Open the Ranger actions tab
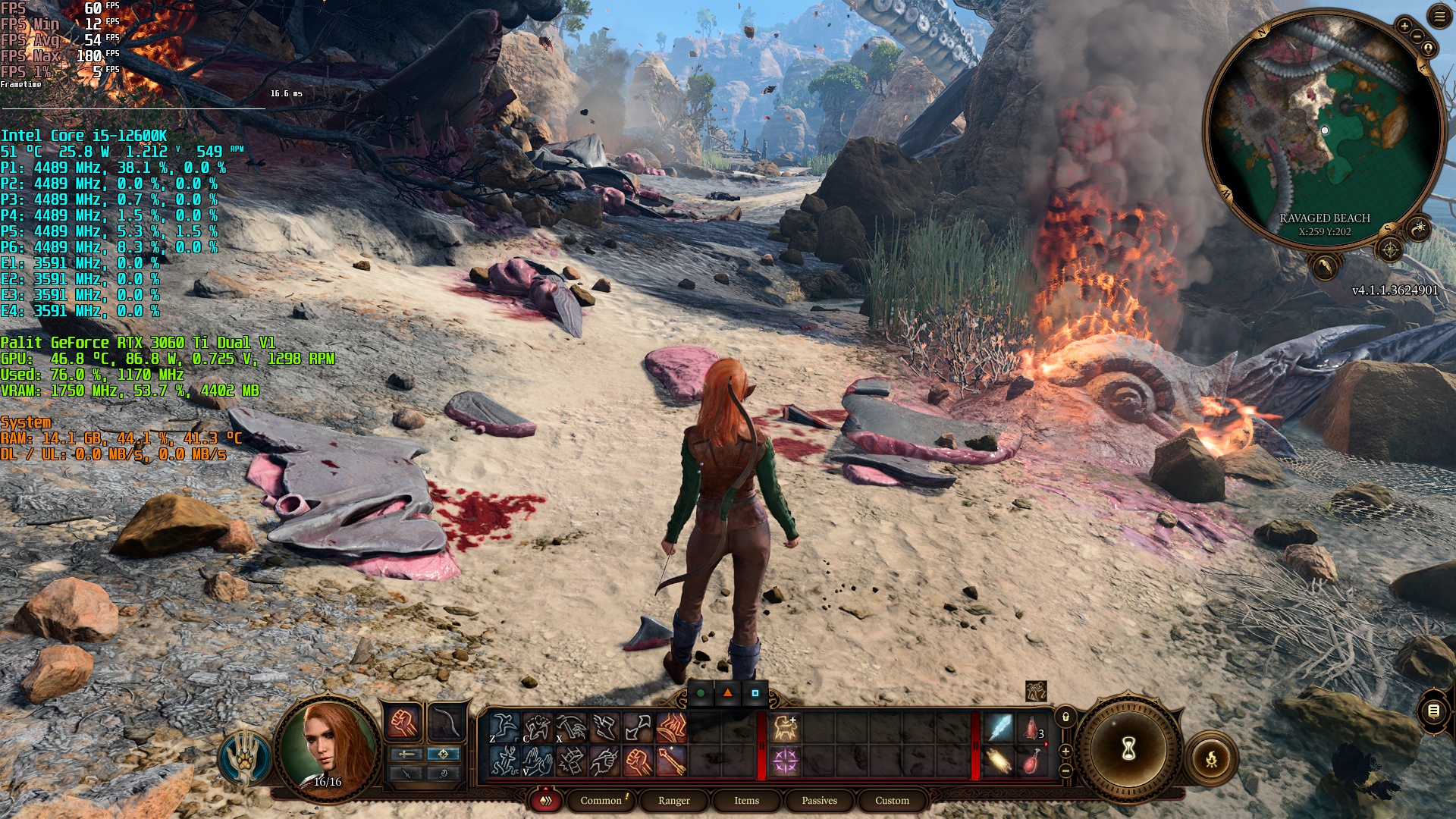The image size is (1456, 819). point(673,800)
